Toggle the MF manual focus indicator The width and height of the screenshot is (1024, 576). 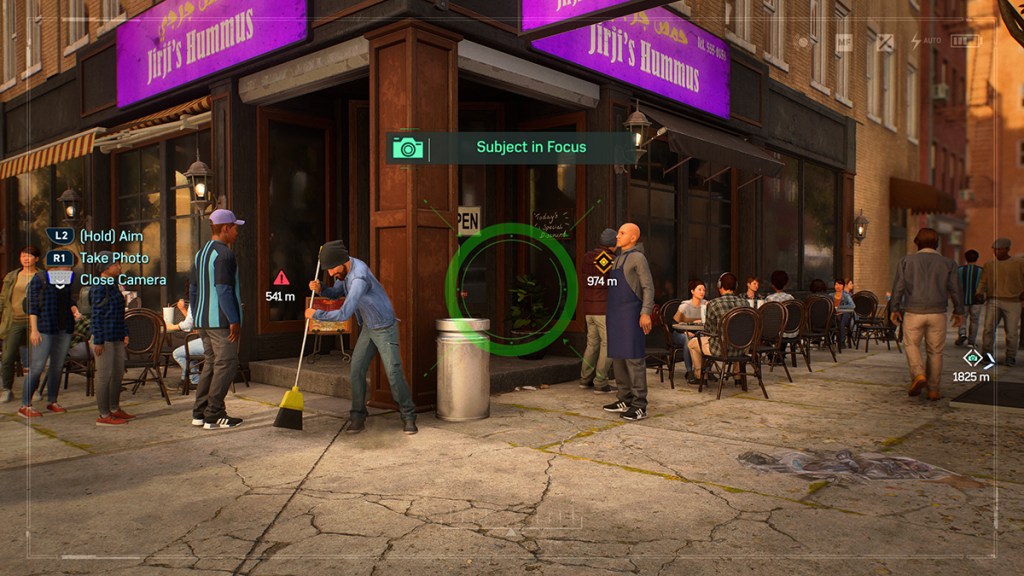[844, 42]
